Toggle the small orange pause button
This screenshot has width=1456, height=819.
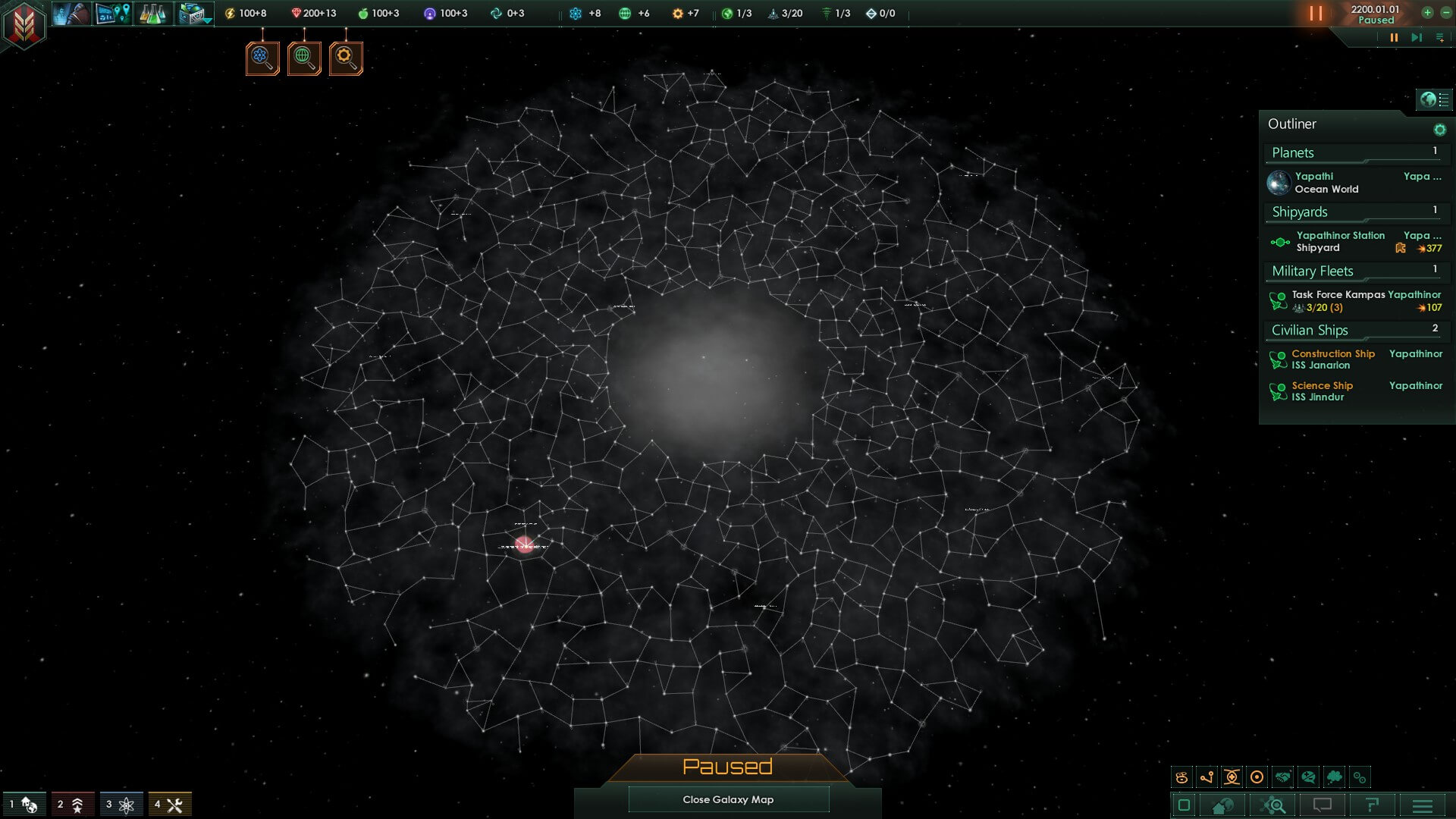tap(1393, 37)
